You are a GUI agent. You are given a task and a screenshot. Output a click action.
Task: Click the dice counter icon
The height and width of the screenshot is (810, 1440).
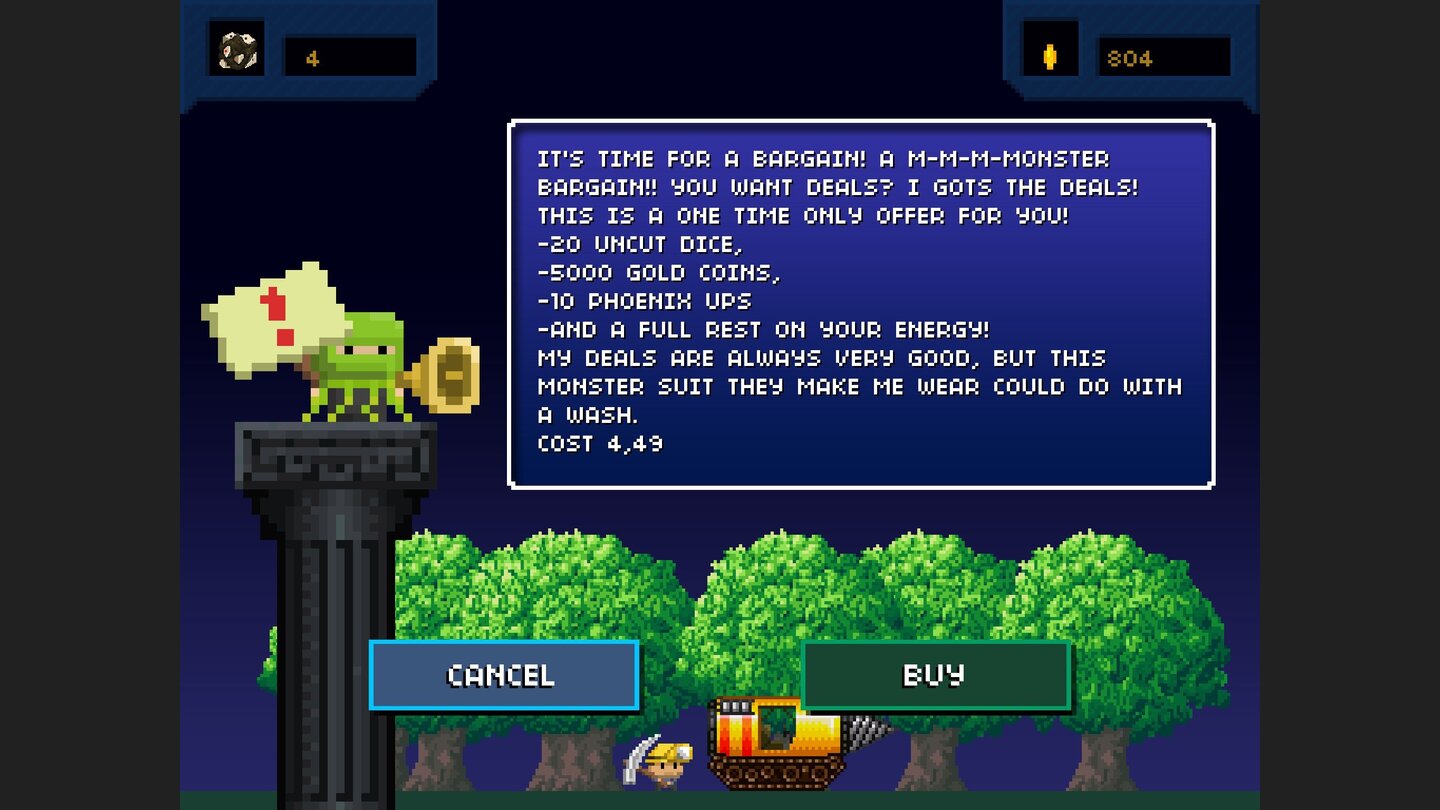point(236,49)
